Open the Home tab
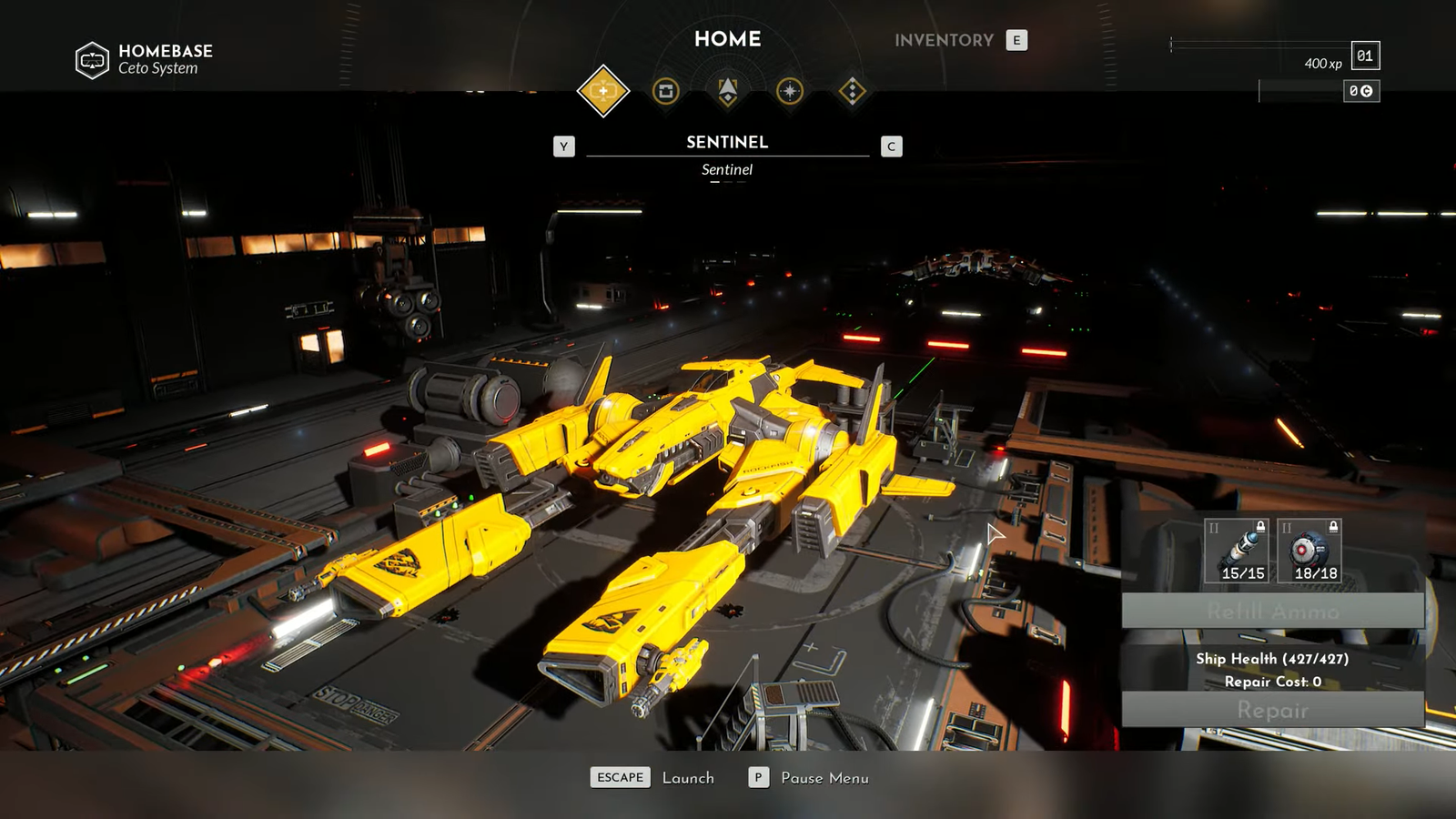Viewport: 1456px width, 819px height. [x=727, y=39]
